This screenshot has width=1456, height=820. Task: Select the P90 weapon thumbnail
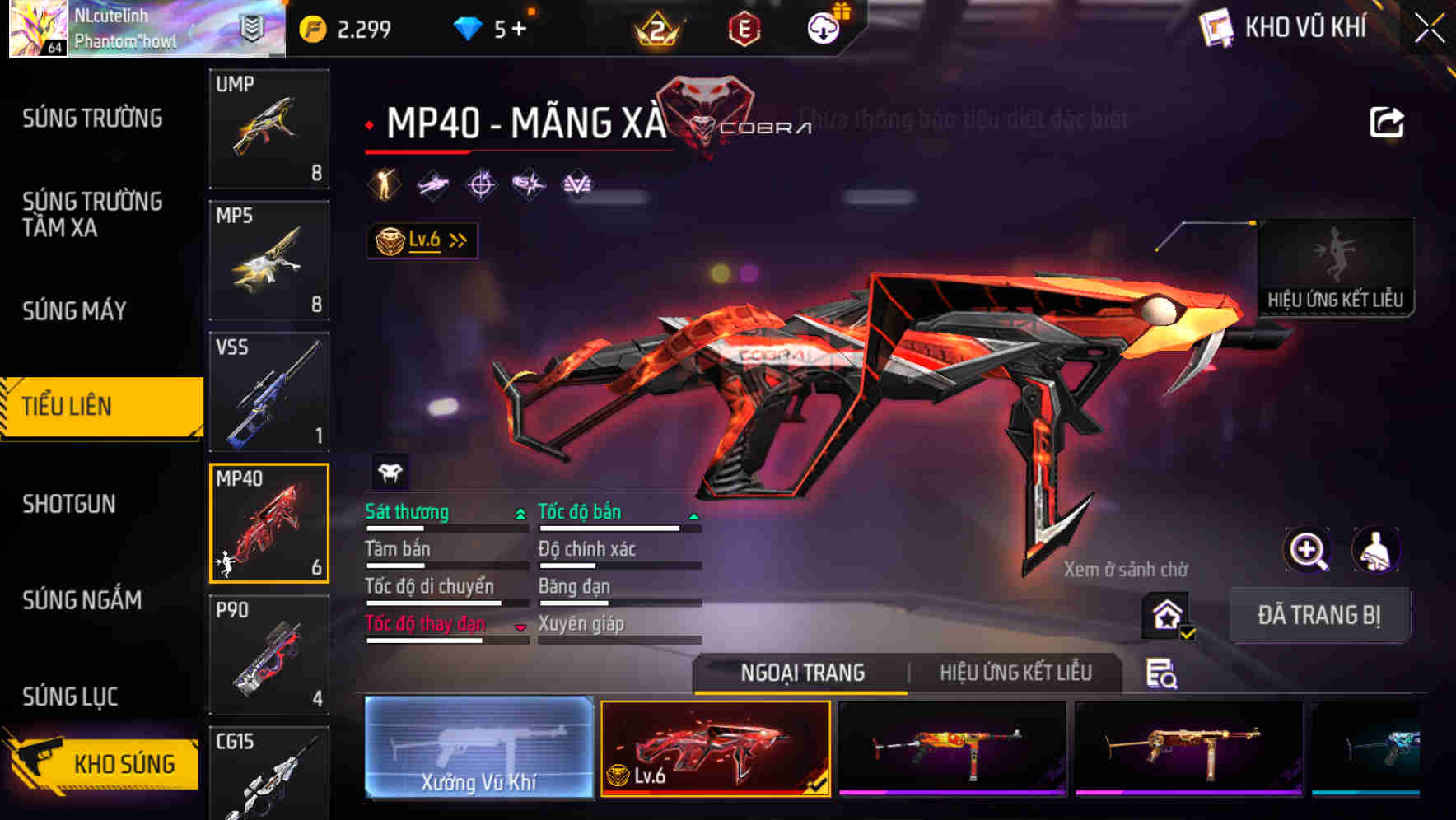click(269, 653)
